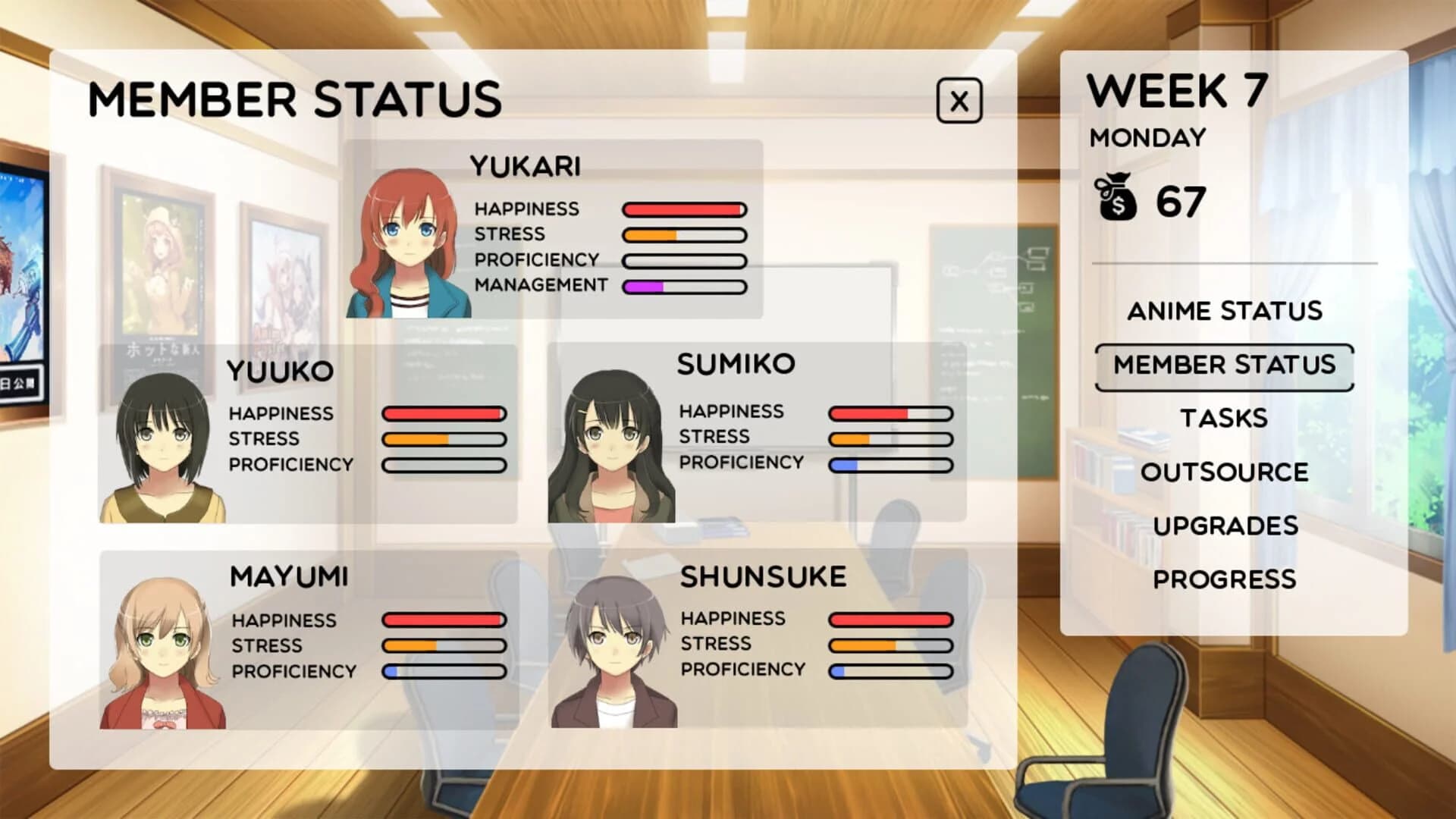This screenshot has height=819, width=1456.
Task: Open the UPGRADES menu option
Action: (1224, 525)
